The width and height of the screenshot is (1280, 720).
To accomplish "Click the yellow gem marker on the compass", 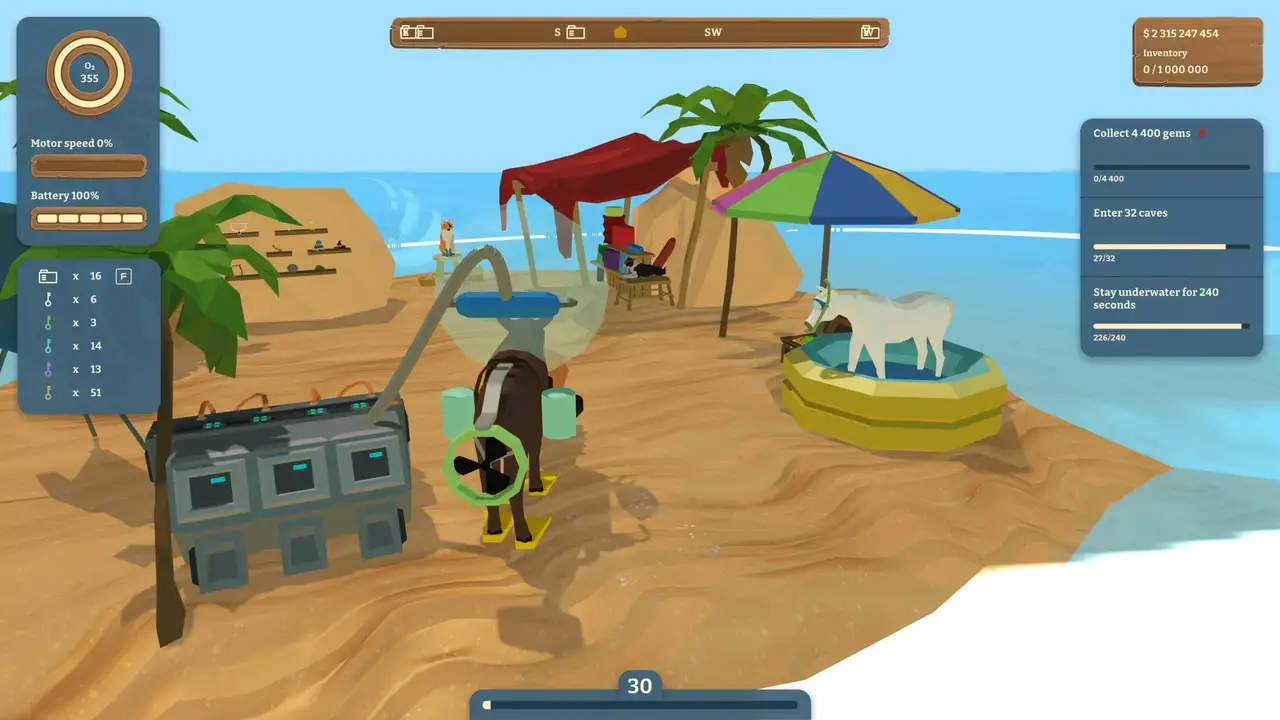I will pos(620,32).
